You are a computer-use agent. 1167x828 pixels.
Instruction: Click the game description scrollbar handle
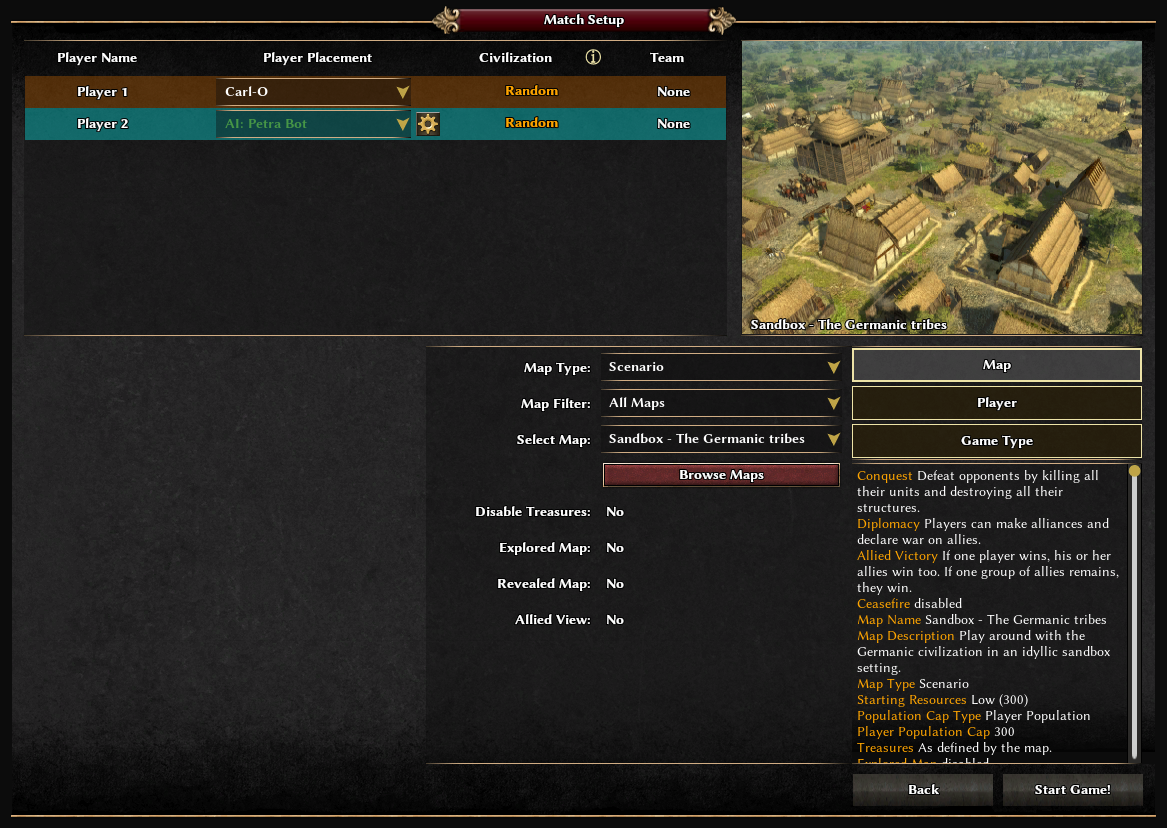[1134, 471]
